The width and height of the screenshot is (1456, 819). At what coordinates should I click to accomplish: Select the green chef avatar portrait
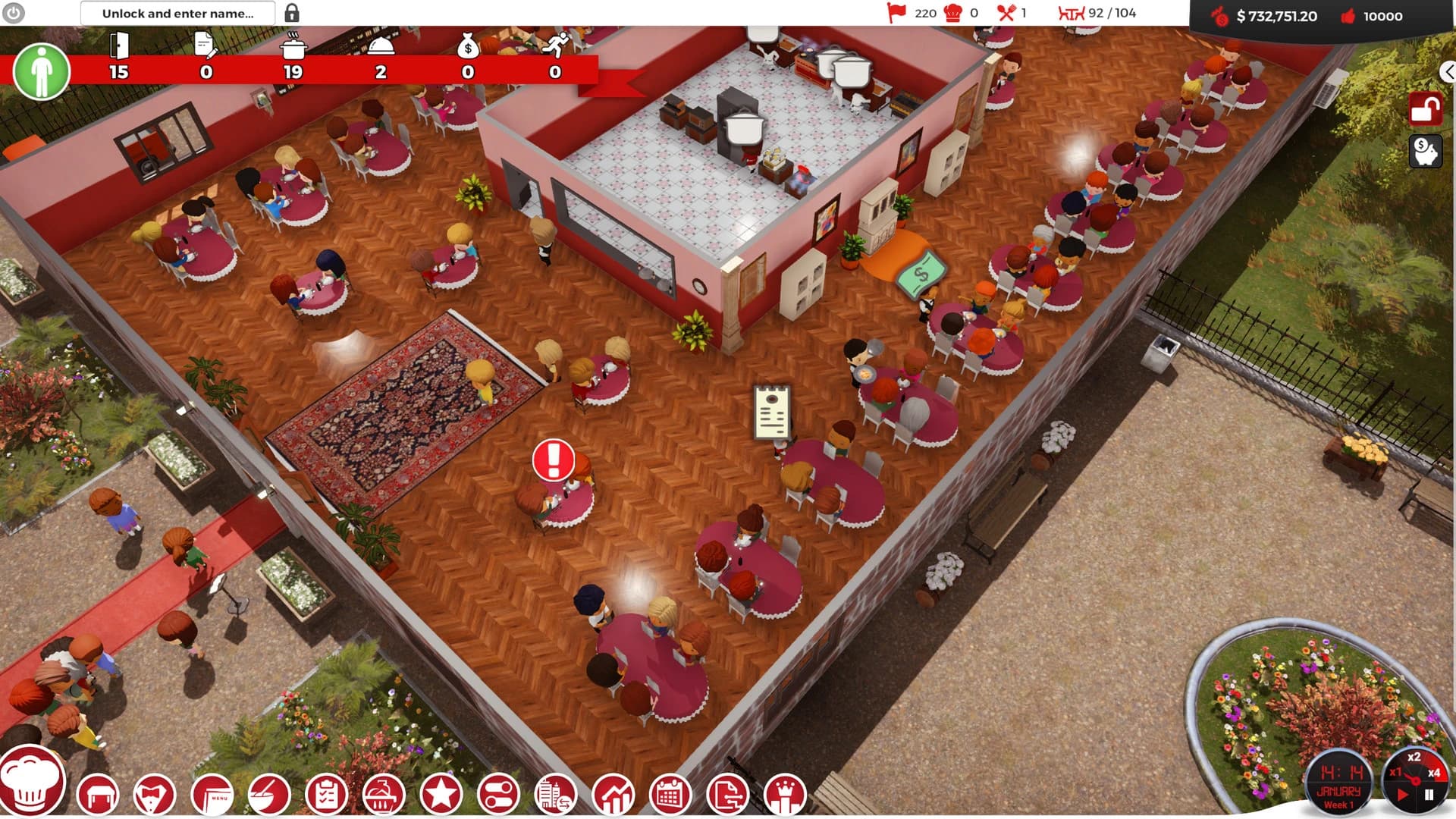coord(42,71)
